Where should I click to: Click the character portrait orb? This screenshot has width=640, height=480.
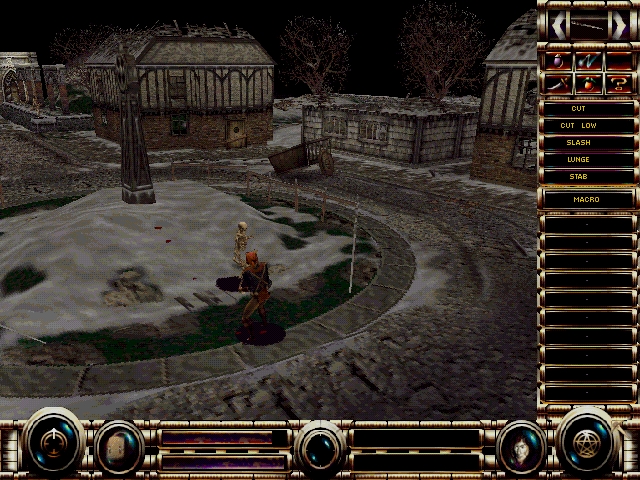520,443
